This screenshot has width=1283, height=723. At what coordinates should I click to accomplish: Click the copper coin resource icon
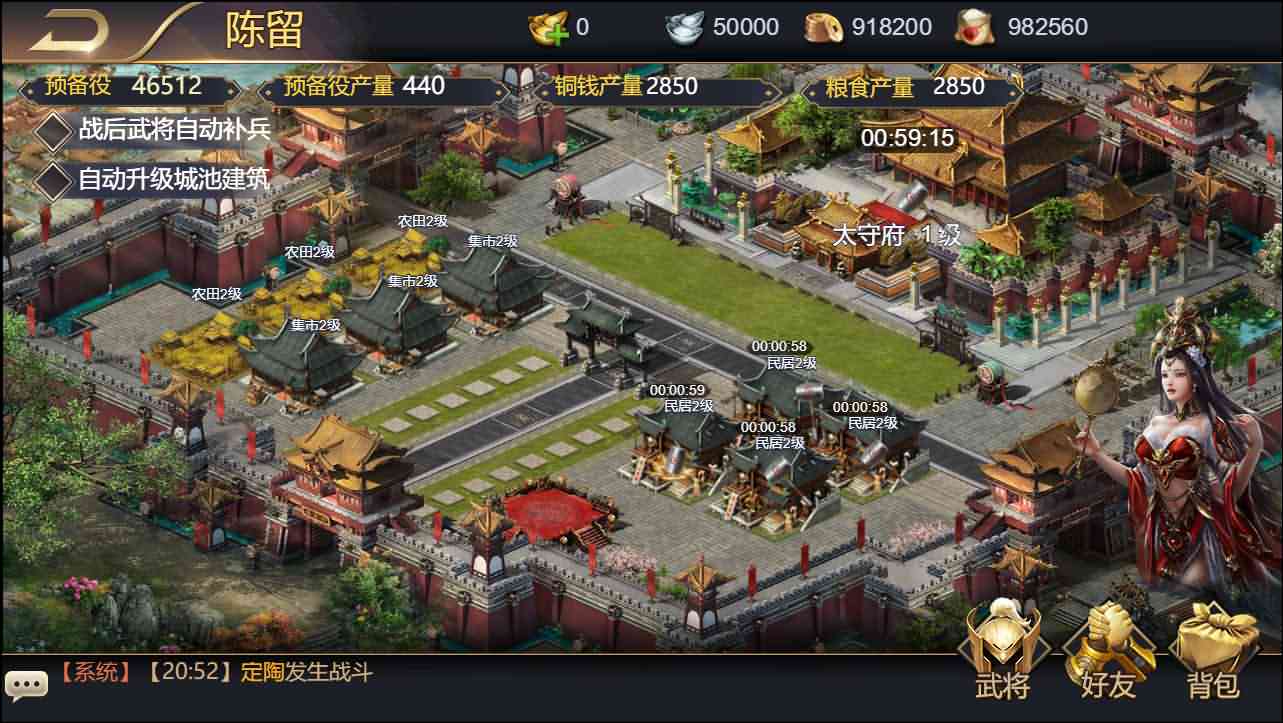point(826,26)
